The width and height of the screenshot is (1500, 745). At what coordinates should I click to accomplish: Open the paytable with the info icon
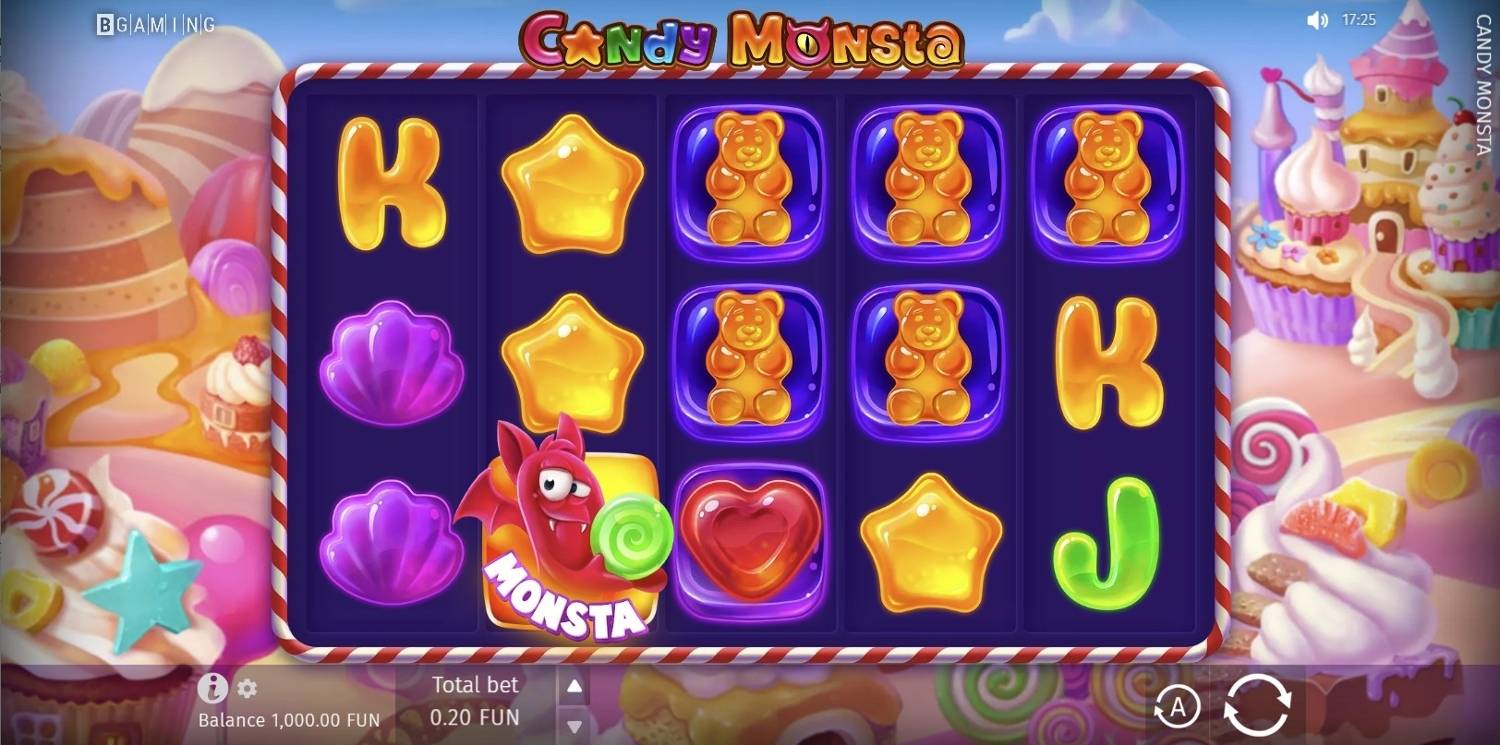click(x=214, y=687)
